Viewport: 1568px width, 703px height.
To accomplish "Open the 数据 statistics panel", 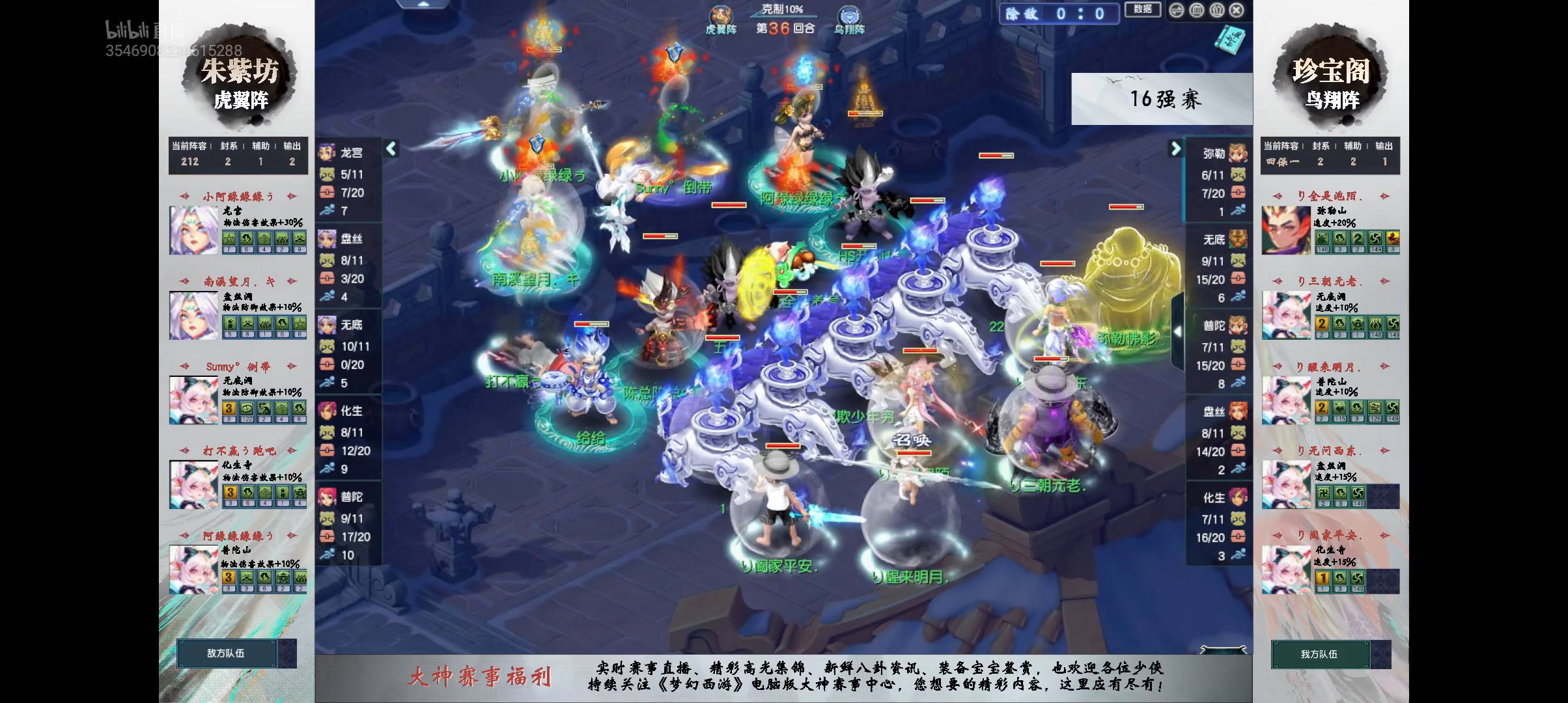I will pos(1142,10).
